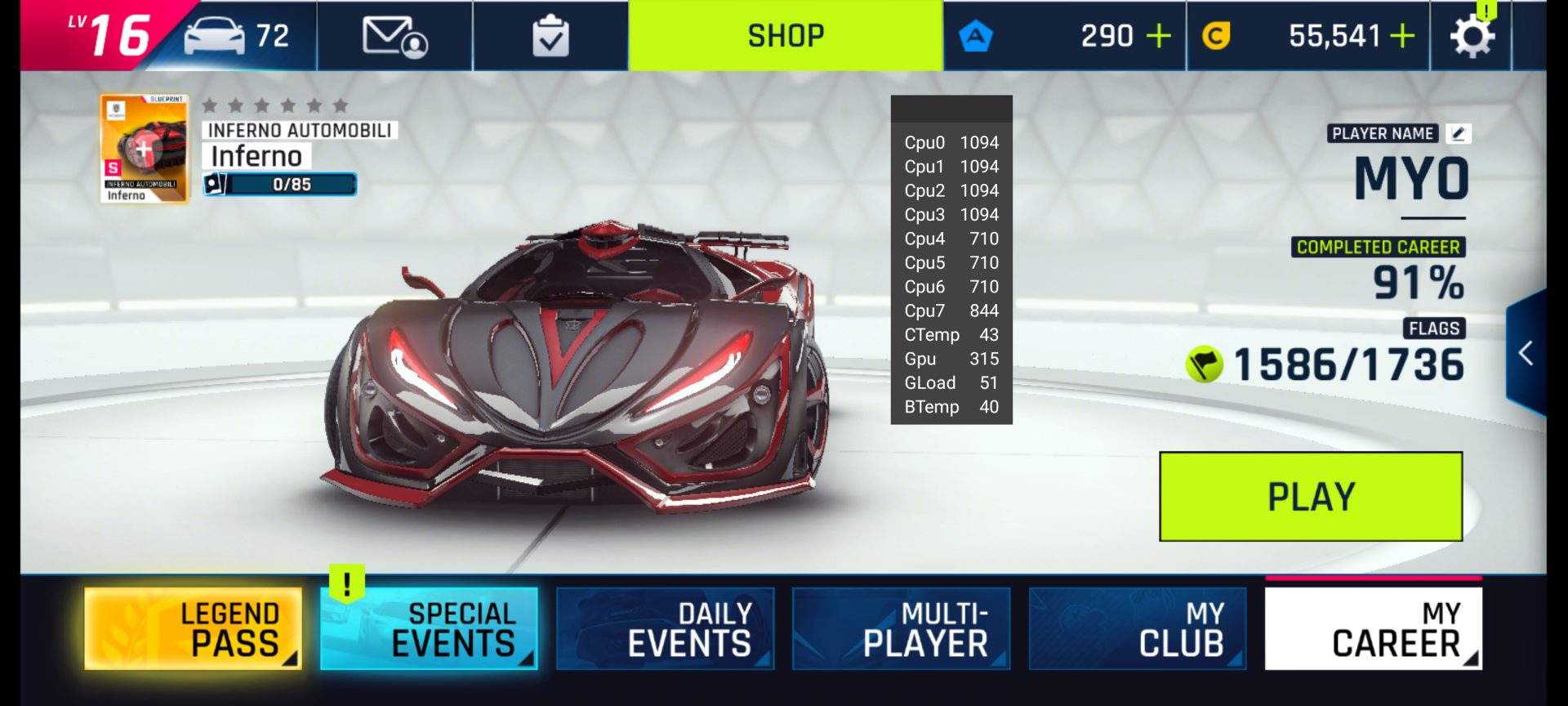
Task: Edit the player name pencil icon
Action: coord(1459,133)
